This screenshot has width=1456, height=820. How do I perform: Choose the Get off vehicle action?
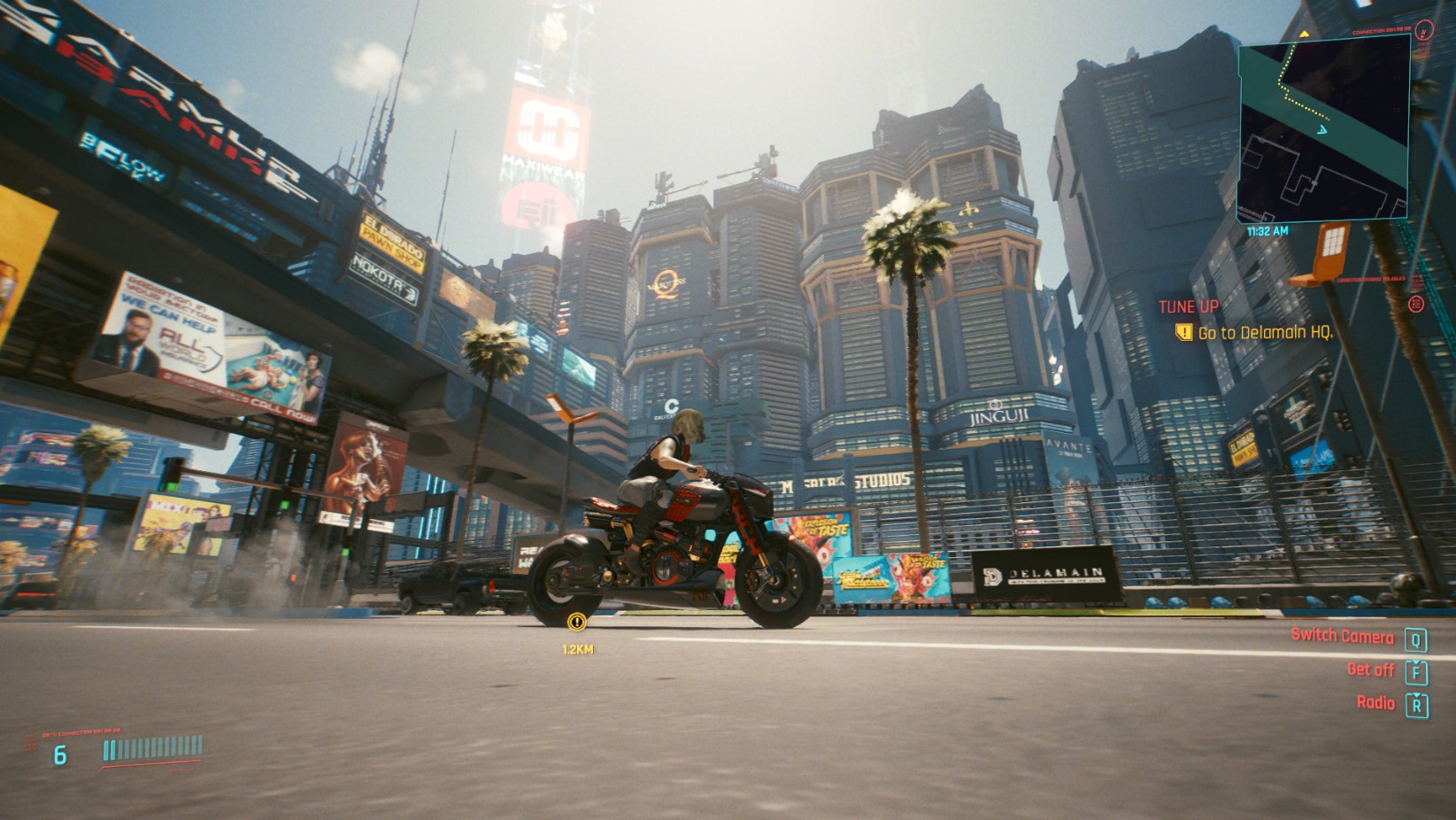point(1370,670)
